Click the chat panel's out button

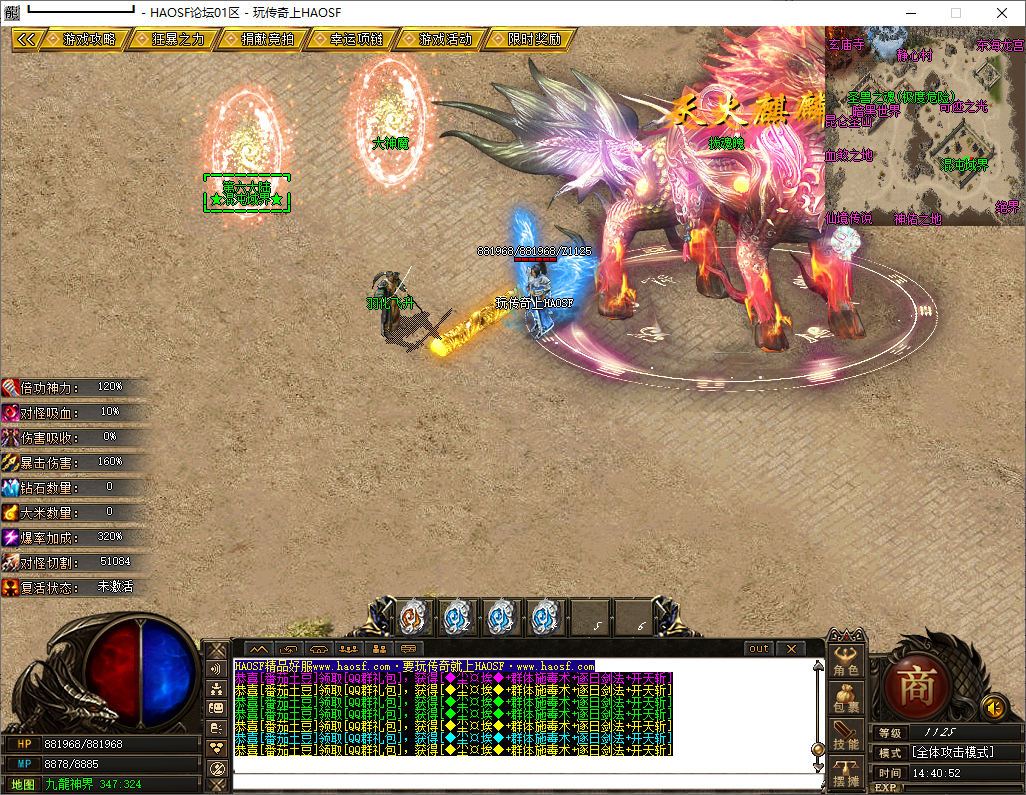pos(760,649)
